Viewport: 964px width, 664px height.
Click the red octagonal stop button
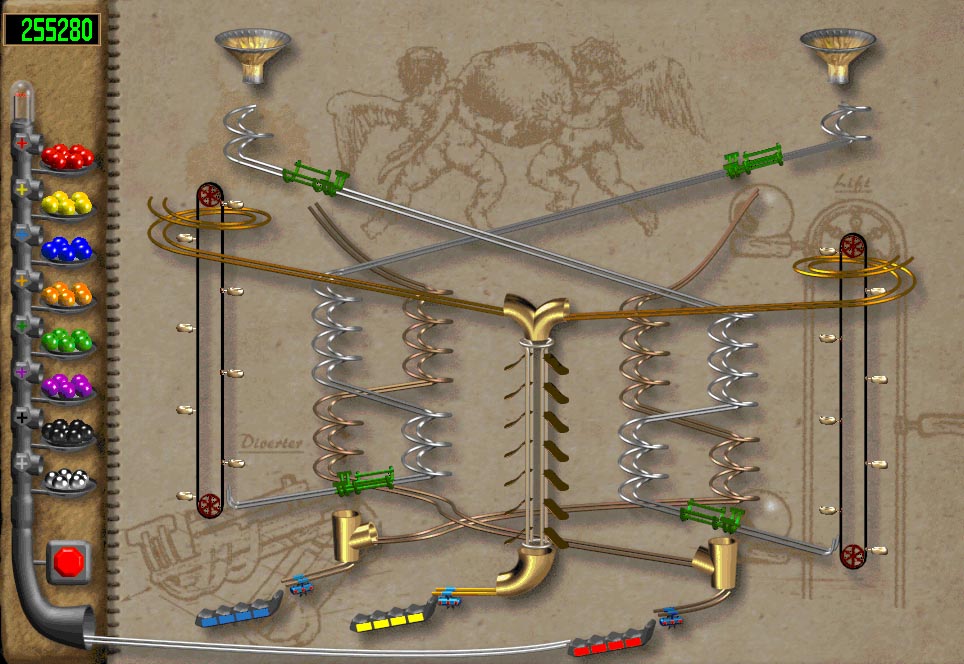[x=69, y=561]
